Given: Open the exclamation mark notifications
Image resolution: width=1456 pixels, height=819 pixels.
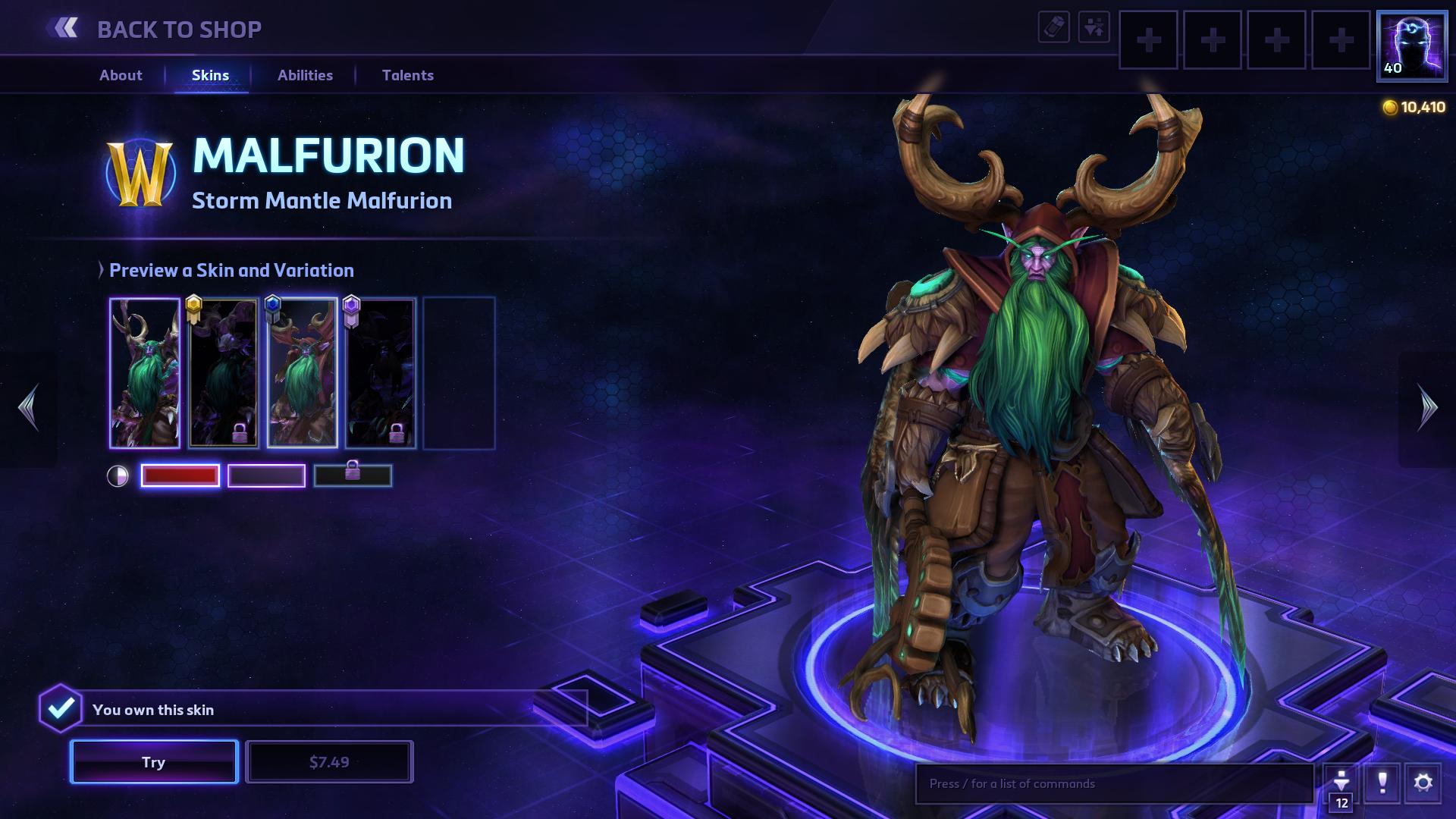Looking at the screenshot, I should pyautogui.click(x=1382, y=783).
